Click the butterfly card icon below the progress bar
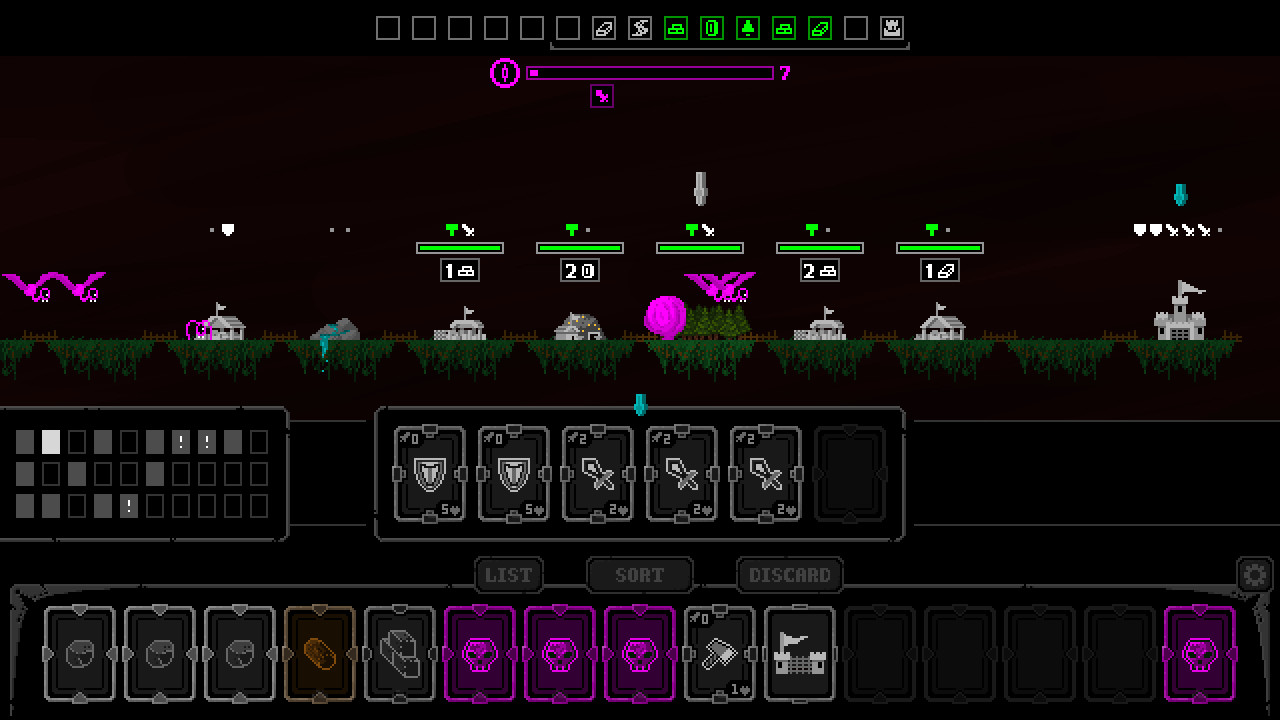This screenshot has width=1280, height=720. tap(602, 96)
